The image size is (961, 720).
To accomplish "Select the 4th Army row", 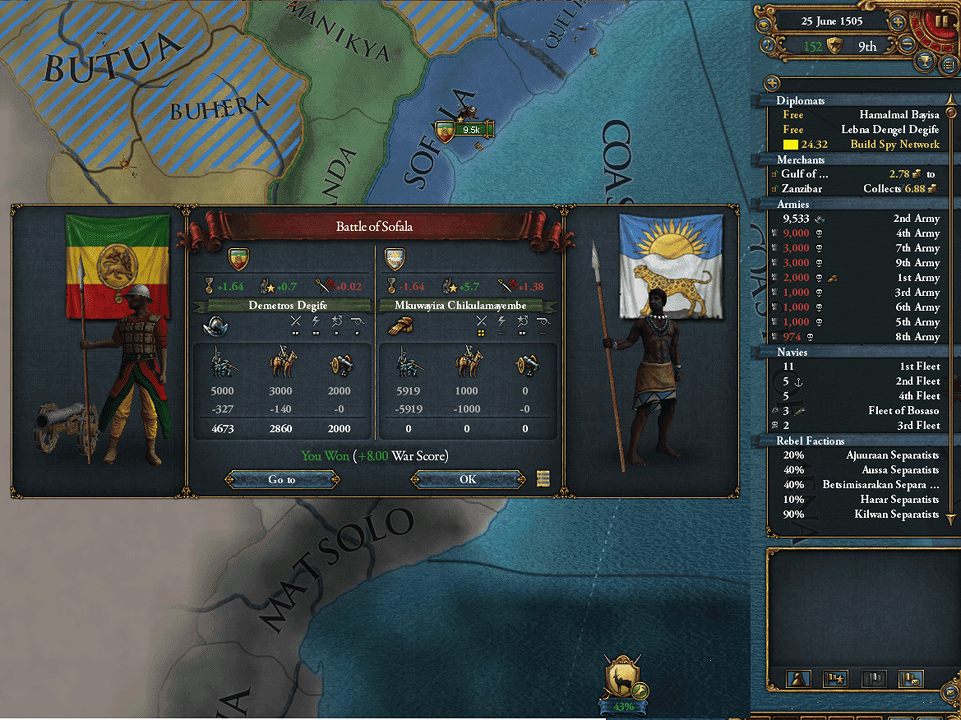I will point(860,233).
